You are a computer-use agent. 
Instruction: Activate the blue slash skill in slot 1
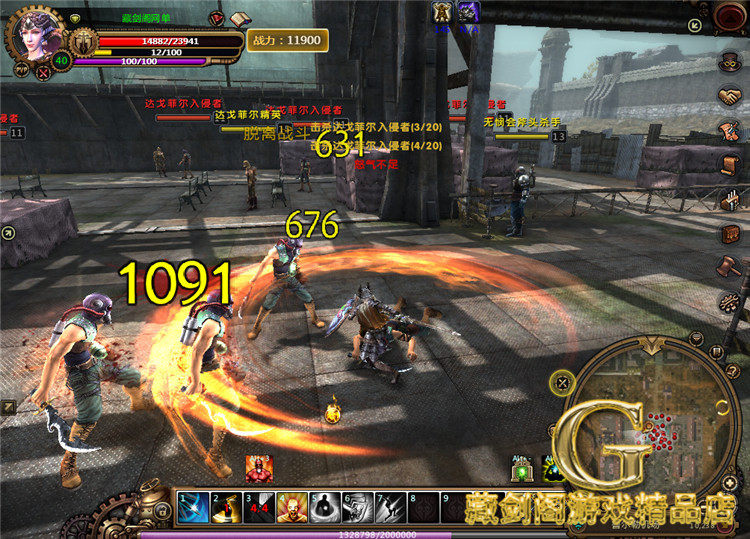point(193,507)
